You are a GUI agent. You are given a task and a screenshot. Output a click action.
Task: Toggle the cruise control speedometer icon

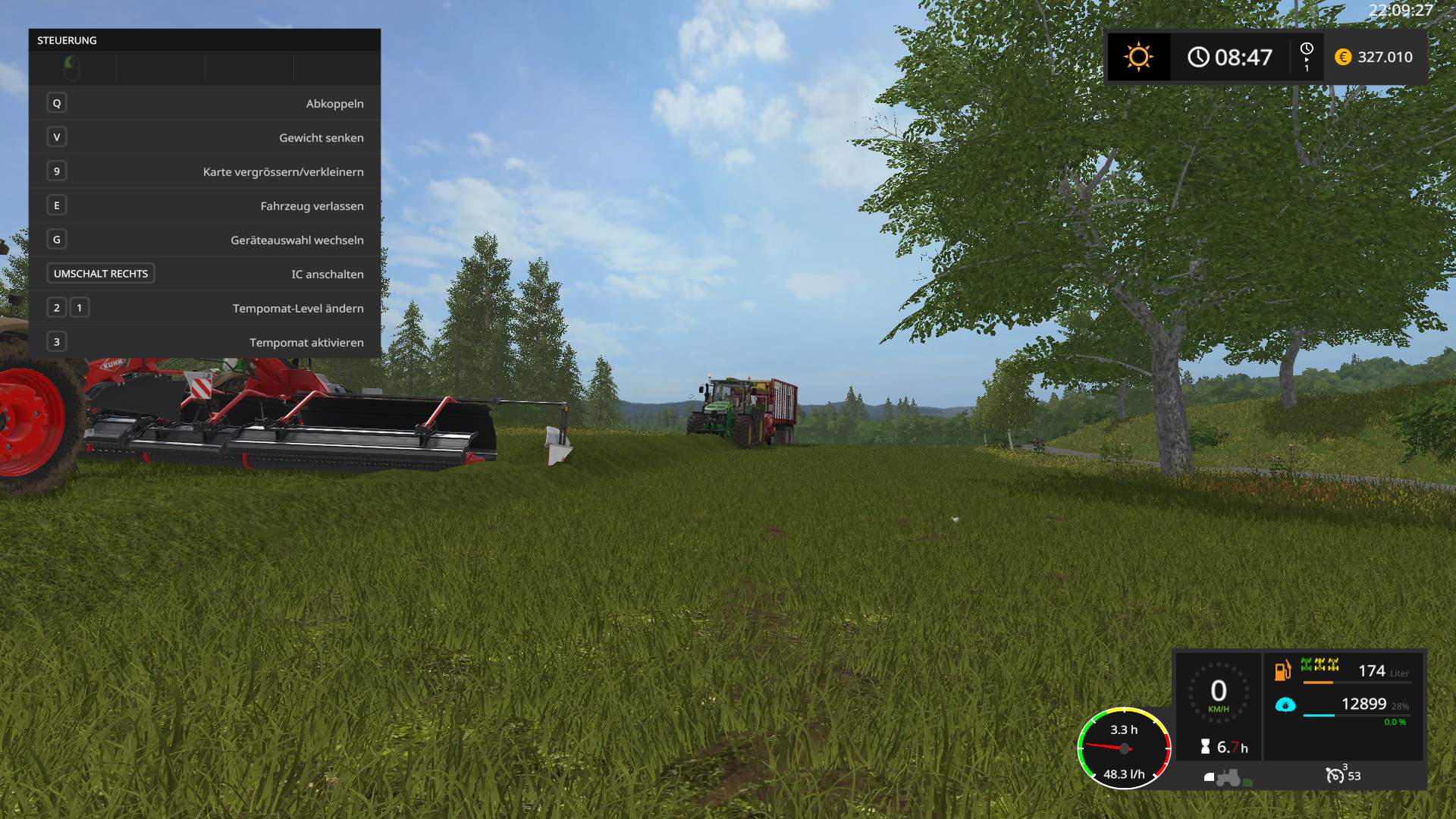click(1335, 775)
